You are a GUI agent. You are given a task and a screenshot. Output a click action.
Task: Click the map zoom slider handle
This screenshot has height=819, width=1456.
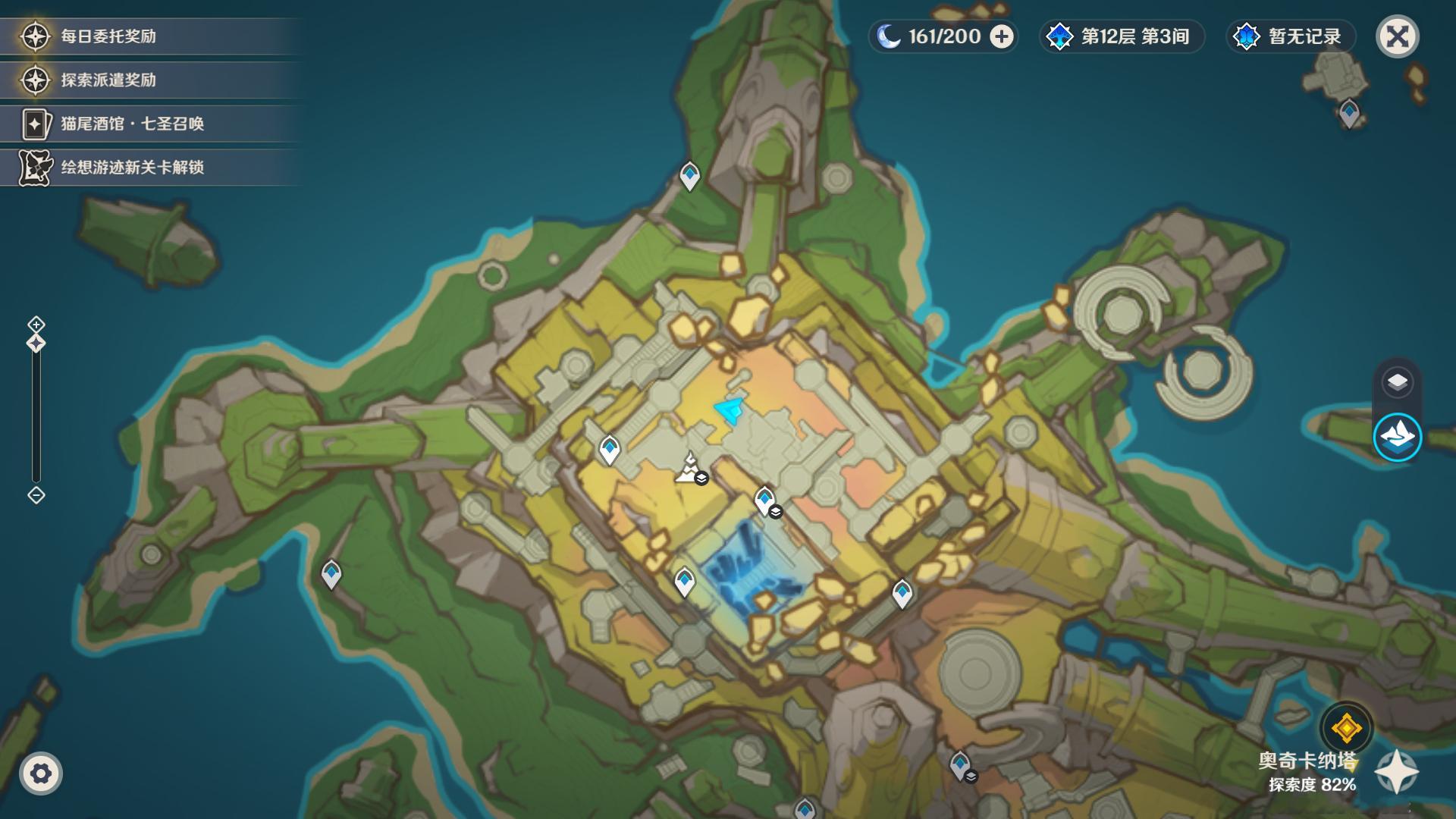point(36,344)
